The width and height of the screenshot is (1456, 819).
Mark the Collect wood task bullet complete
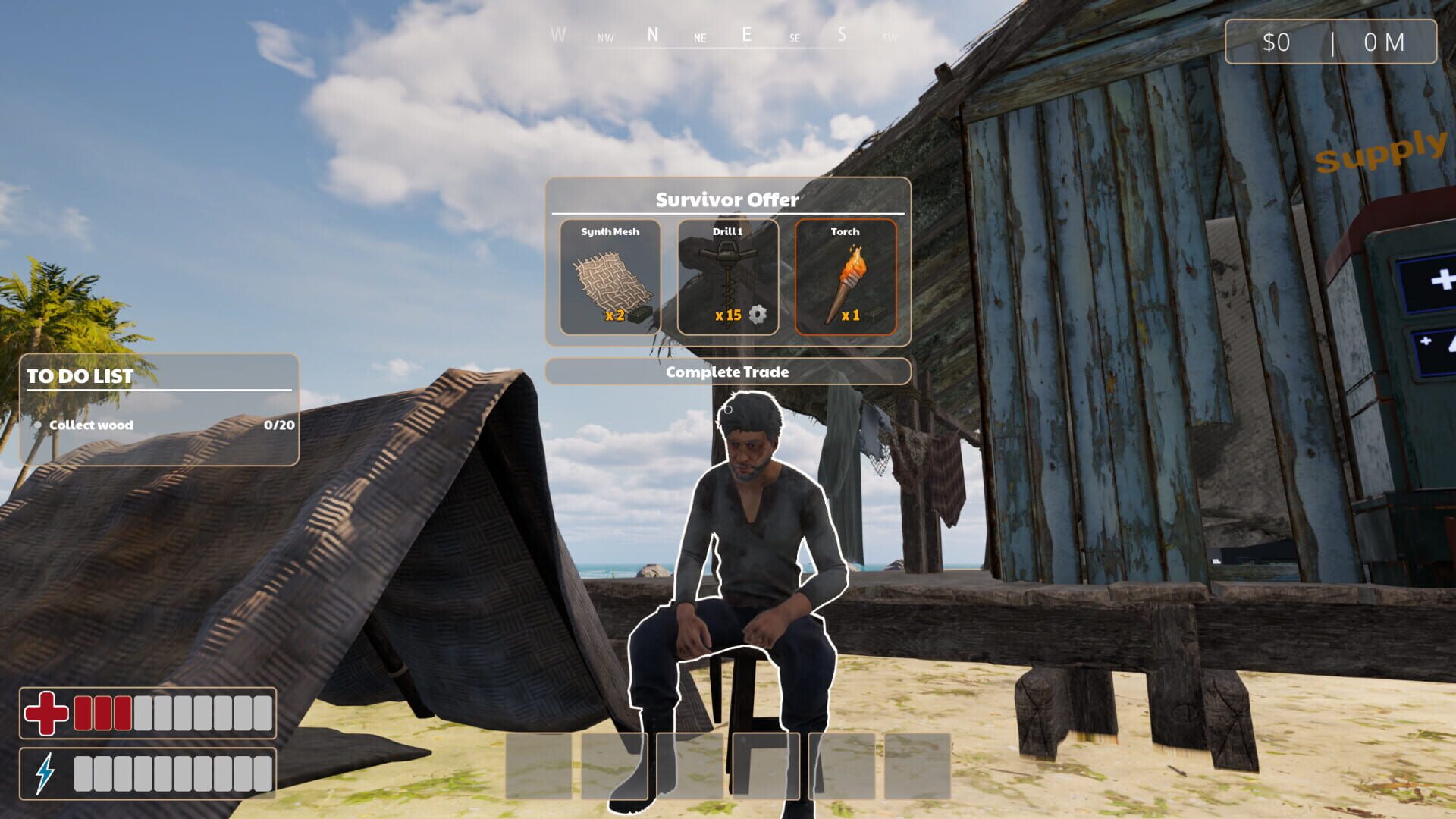(x=39, y=425)
